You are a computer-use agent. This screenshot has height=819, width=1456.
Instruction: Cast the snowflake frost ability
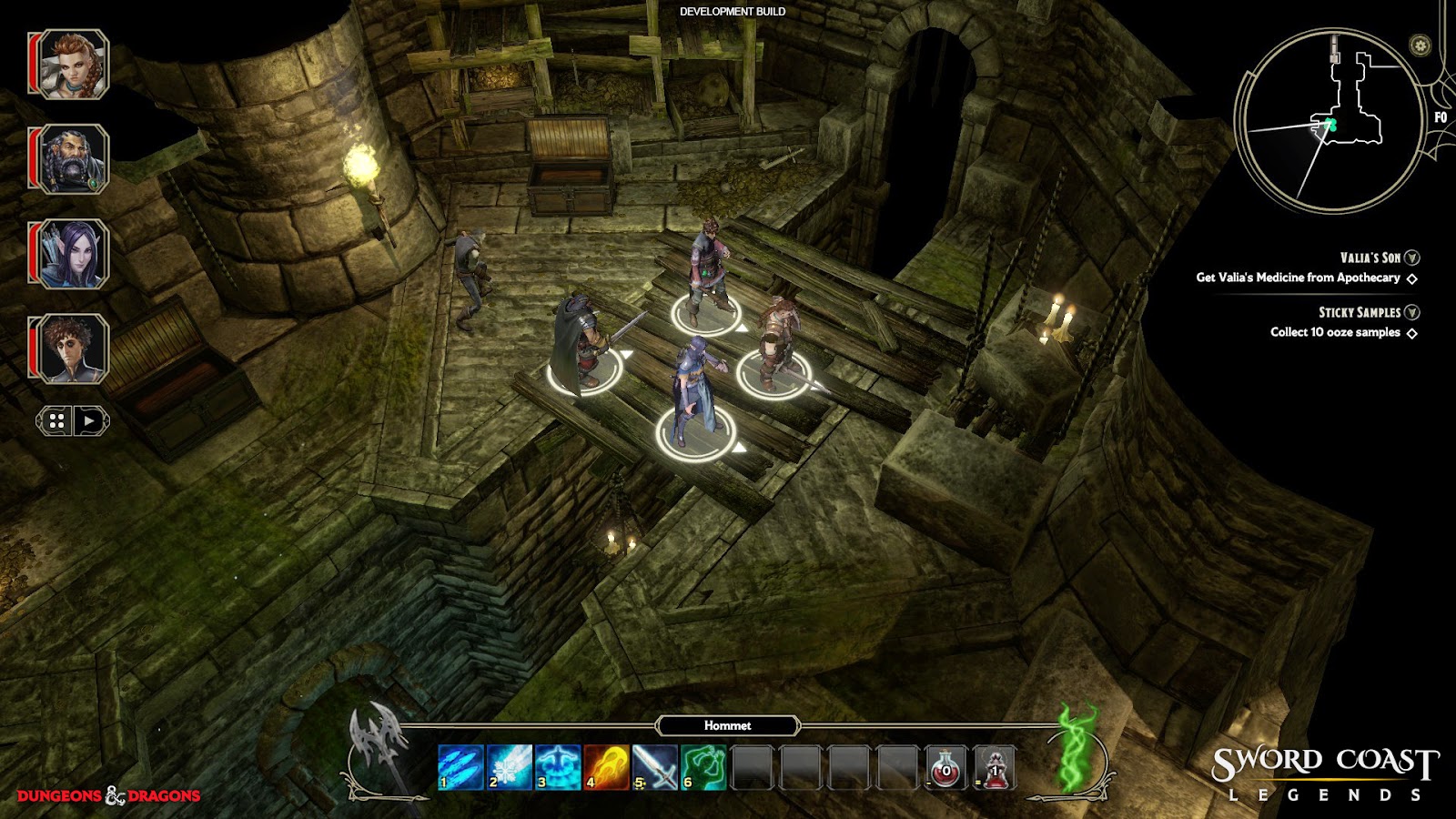tap(510, 767)
